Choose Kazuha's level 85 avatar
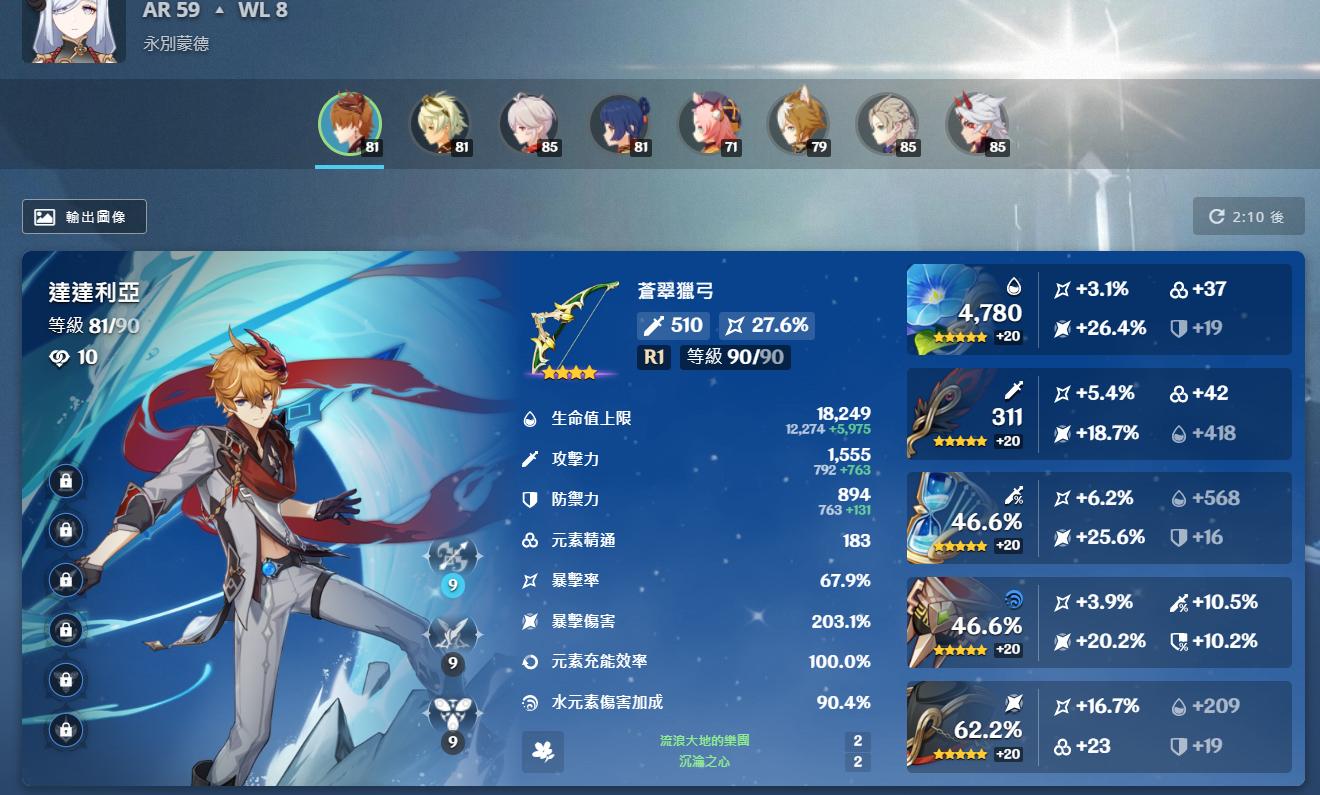The height and width of the screenshot is (795, 1320). coord(528,125)
